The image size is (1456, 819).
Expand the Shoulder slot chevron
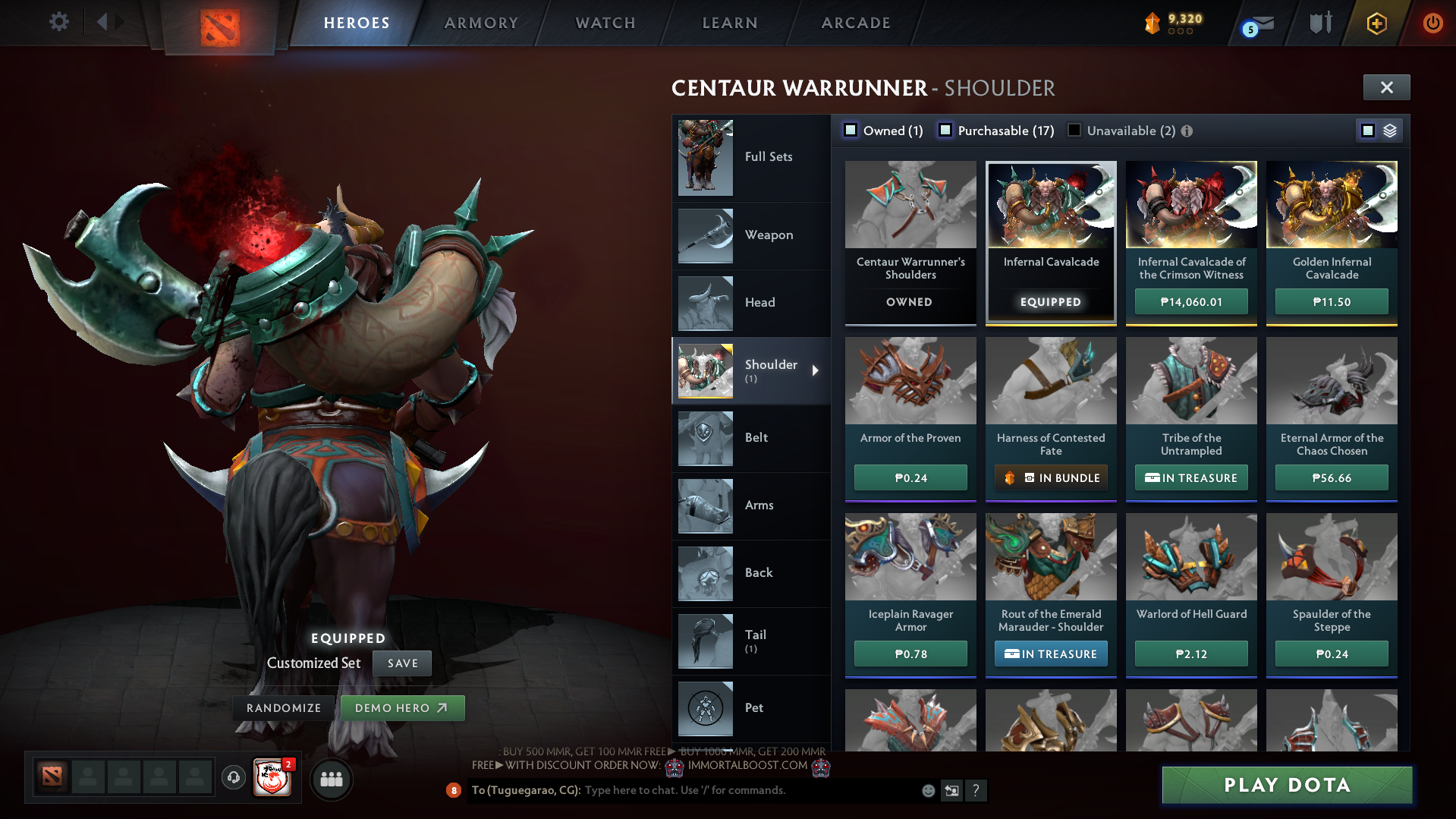[816, 371]
